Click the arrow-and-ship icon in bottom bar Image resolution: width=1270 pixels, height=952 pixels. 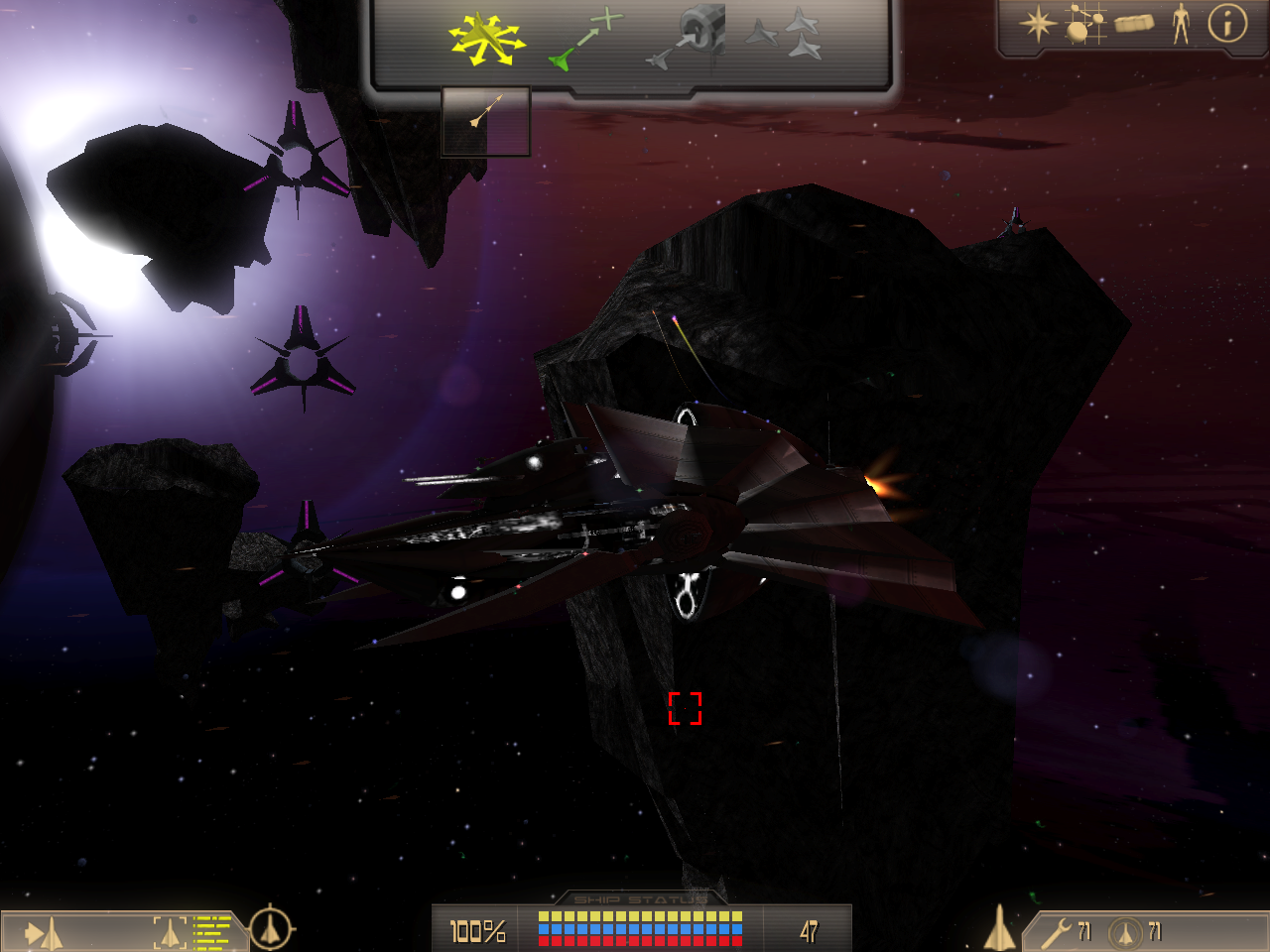tap(44, 933)
